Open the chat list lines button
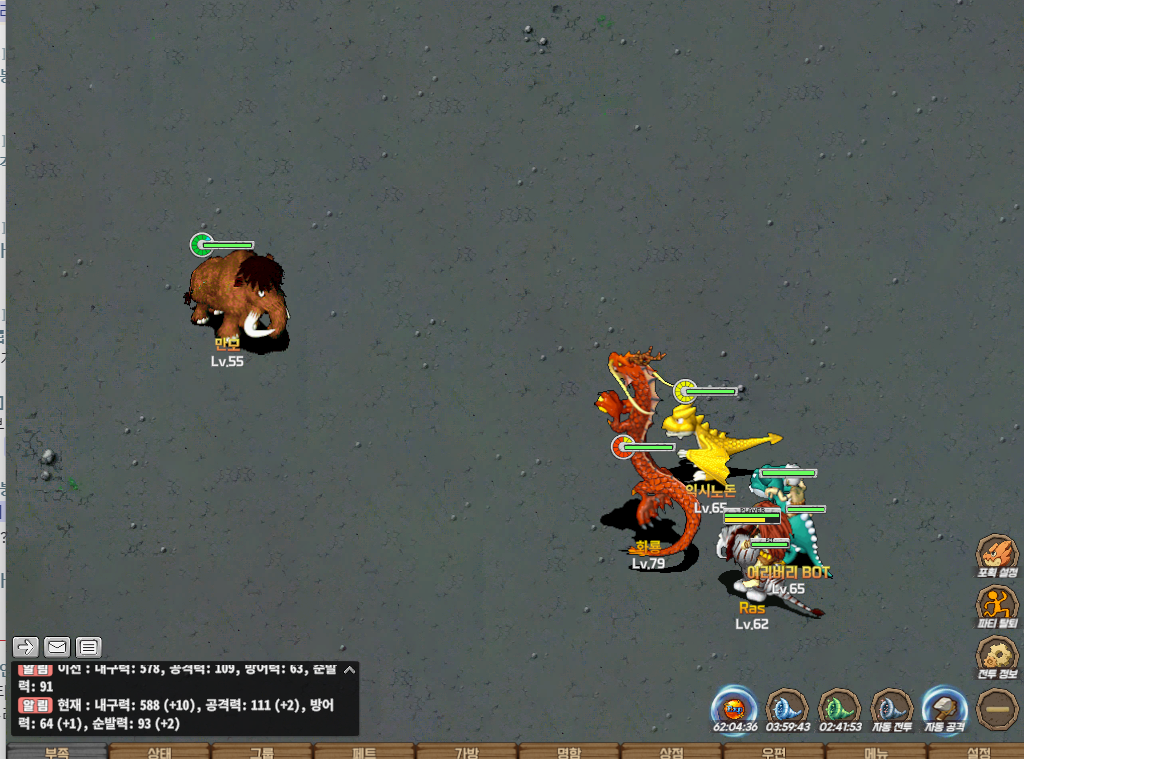The image size is (1152, 759). point(88,647)
